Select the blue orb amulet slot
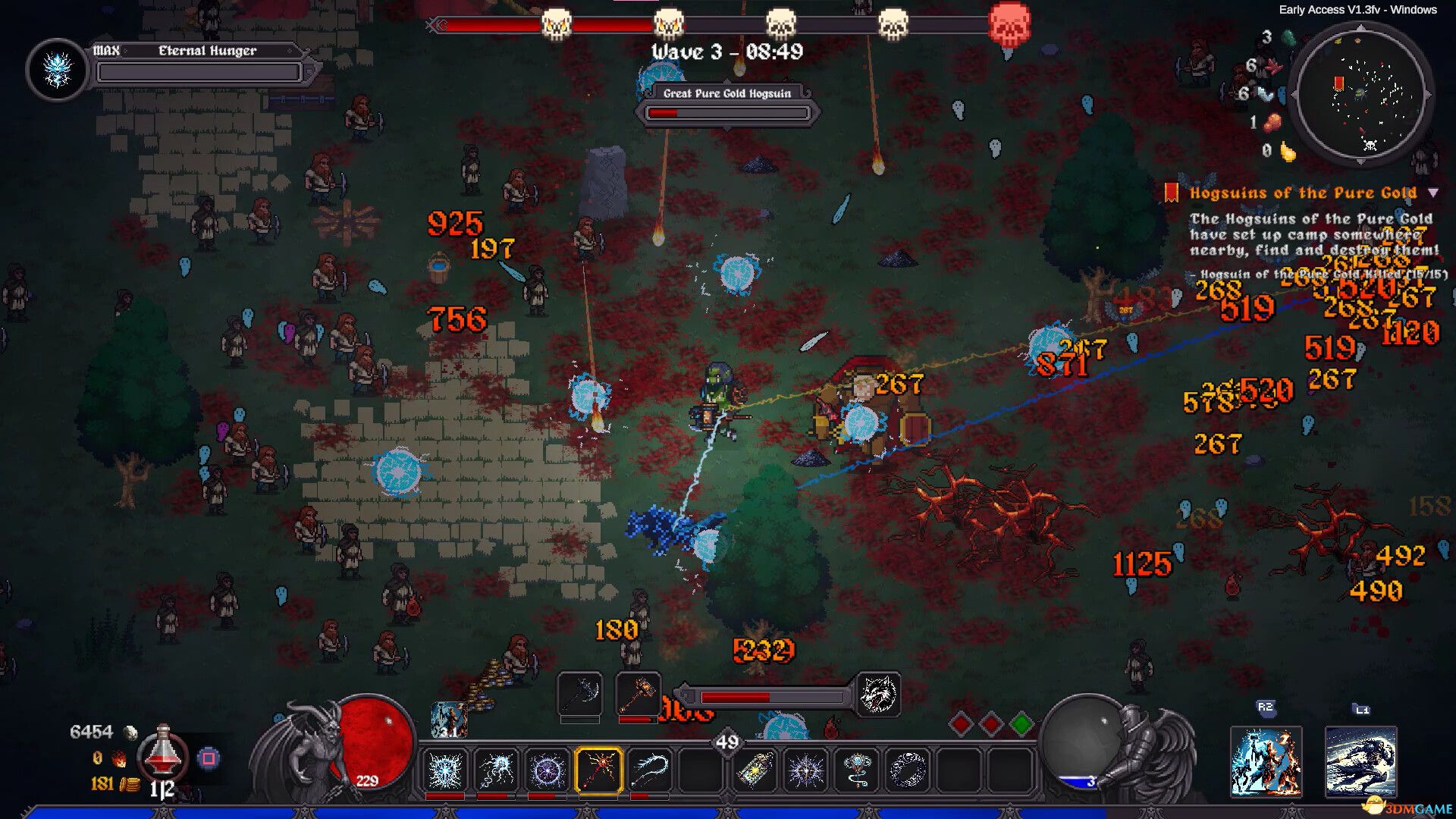The image size is (1456, 819). tap(857, 770)
